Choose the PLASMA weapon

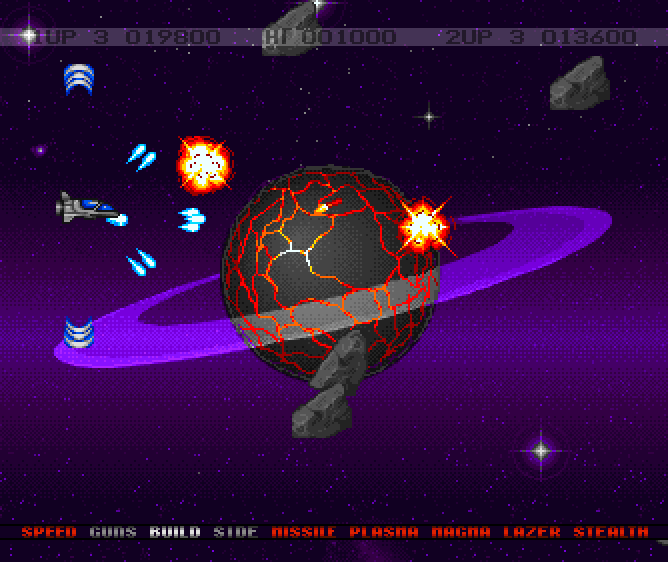tap(384, 532)
